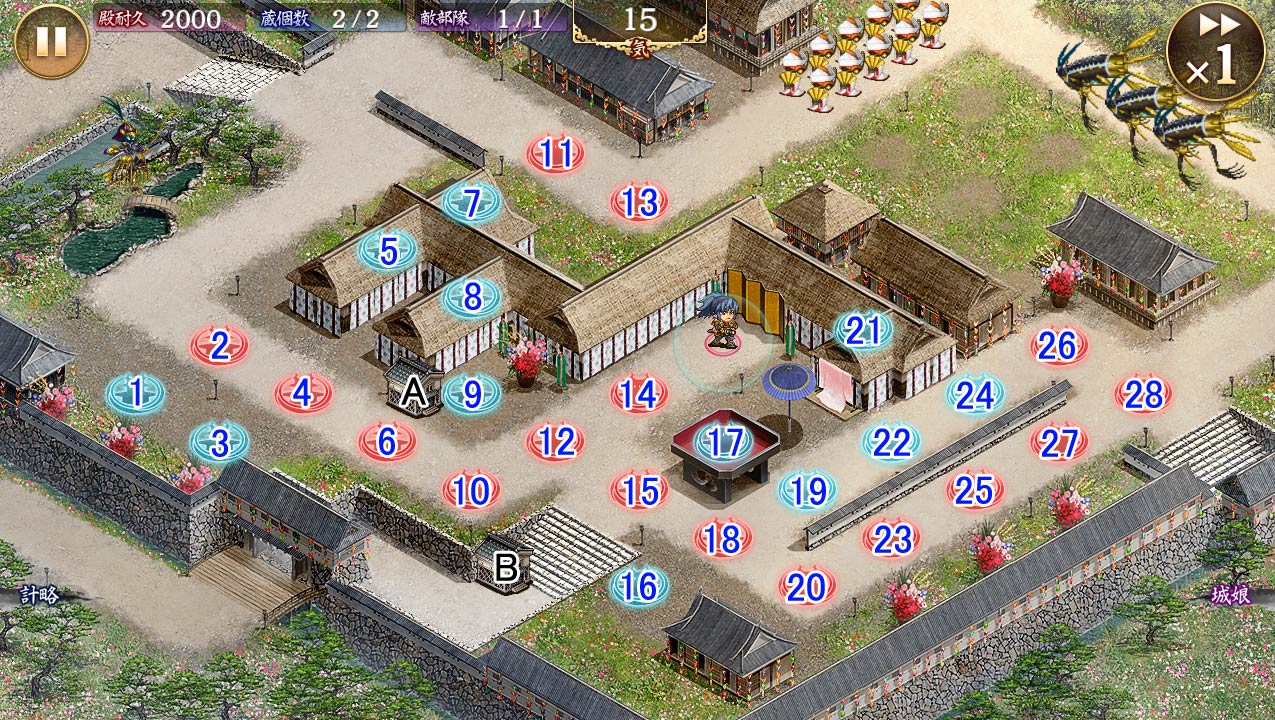Select red placement tile 28
This screenshot has width=1275, height=720.
[x=1143, y=394]
